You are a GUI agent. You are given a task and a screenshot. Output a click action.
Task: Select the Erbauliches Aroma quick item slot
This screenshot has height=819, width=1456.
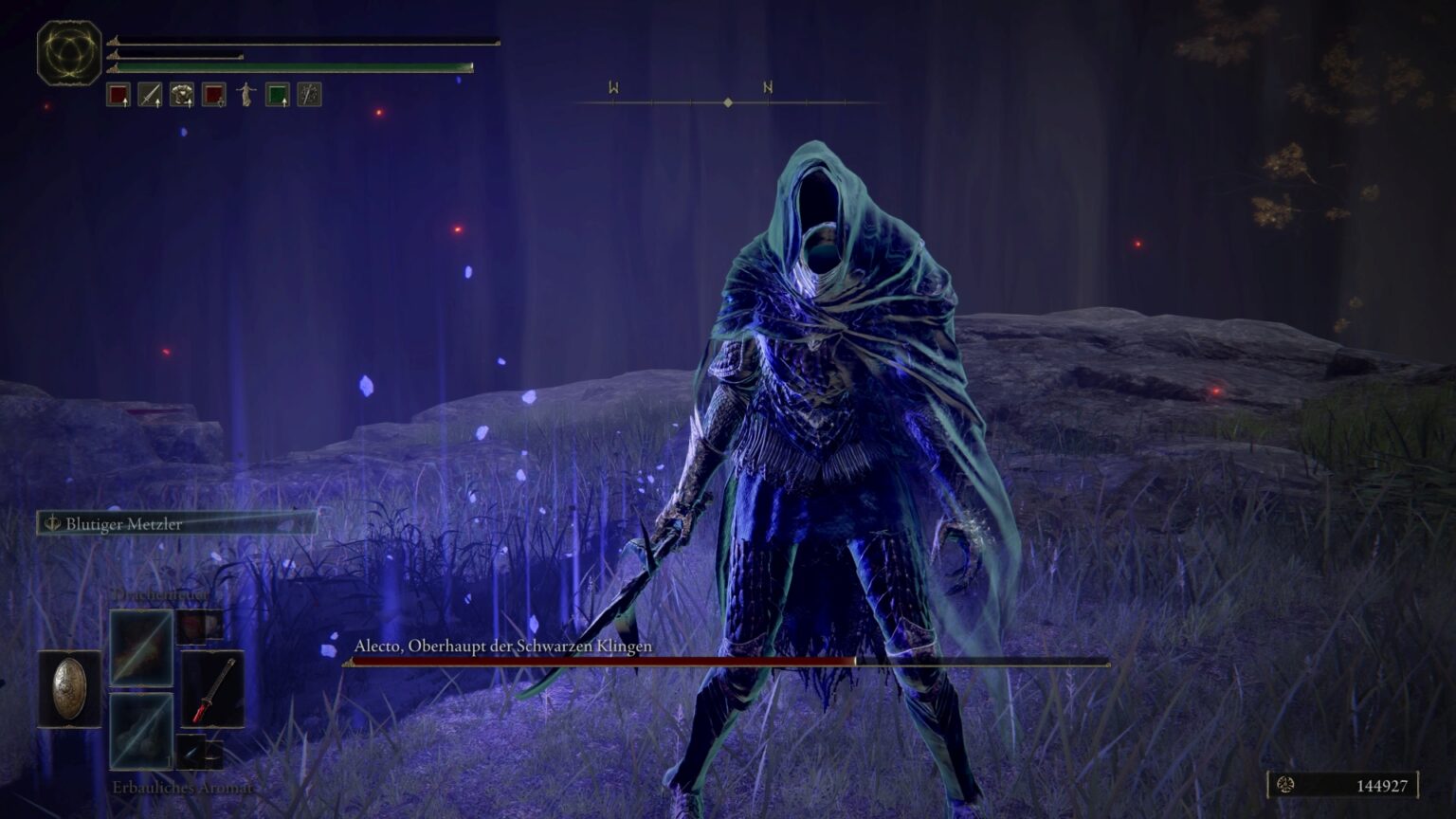[x=141, y=731]
